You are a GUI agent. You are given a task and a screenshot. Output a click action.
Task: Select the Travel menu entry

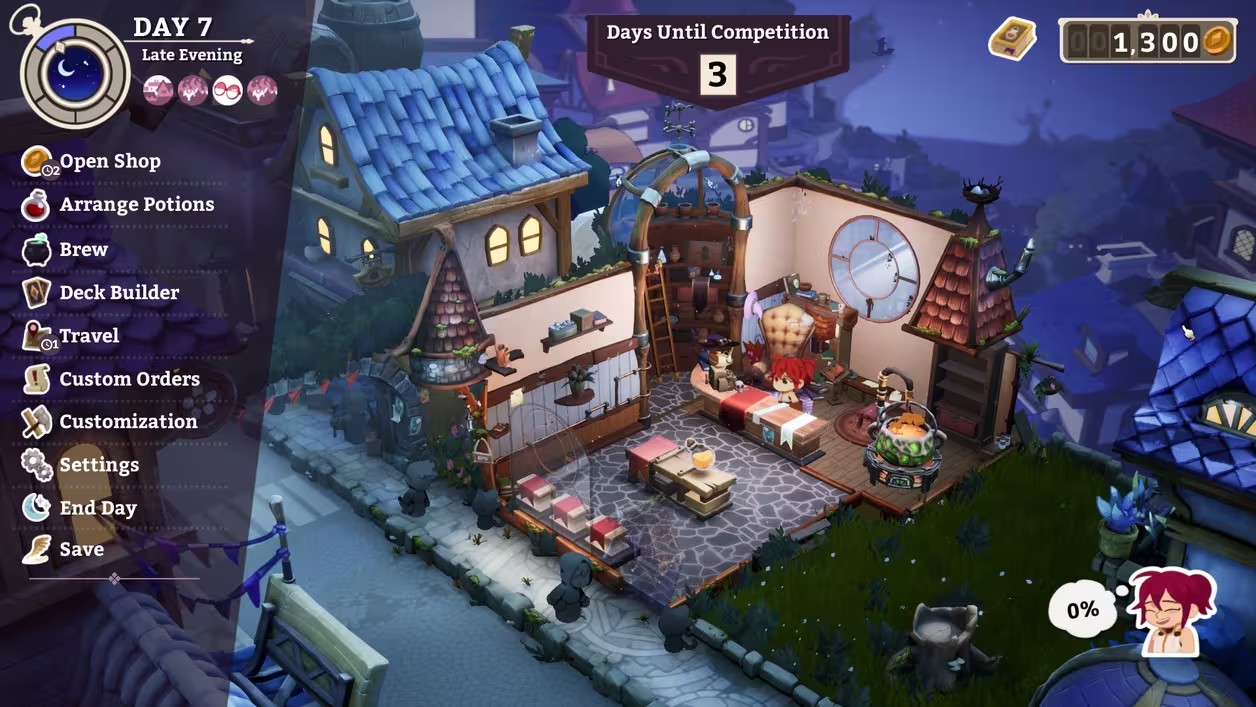click(88, 336)
